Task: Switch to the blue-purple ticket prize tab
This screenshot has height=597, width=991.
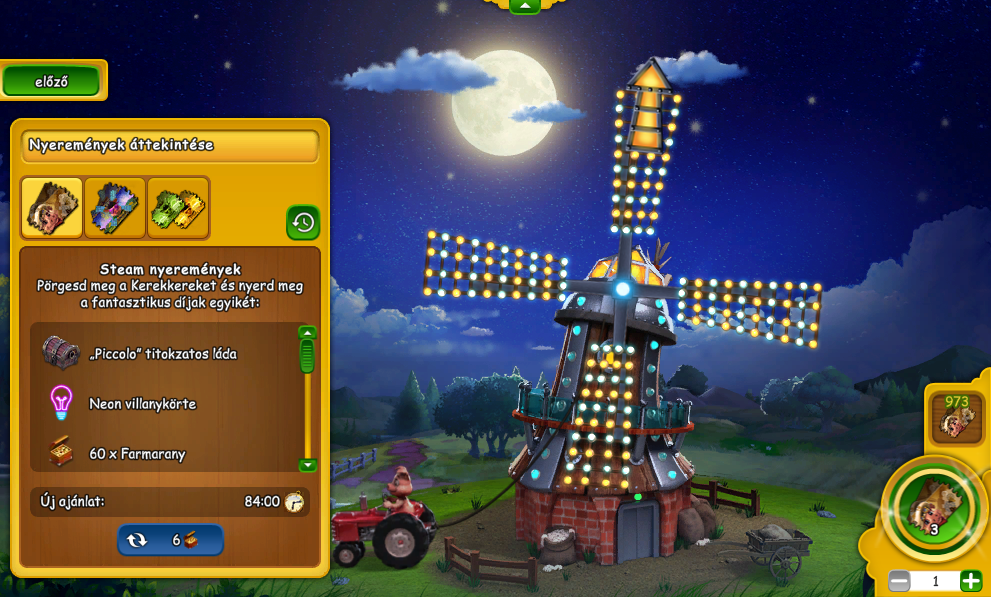Action: click(115, 208)
